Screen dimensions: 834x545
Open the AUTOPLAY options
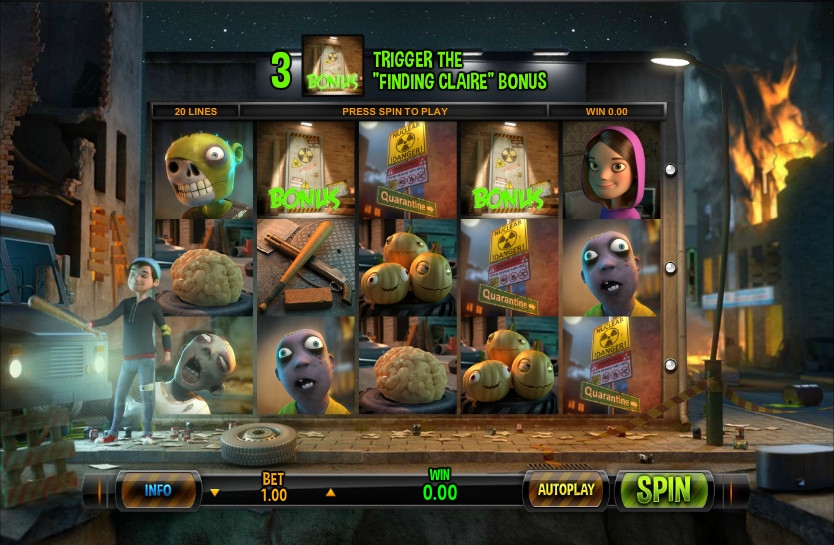[x=566, y=490]
